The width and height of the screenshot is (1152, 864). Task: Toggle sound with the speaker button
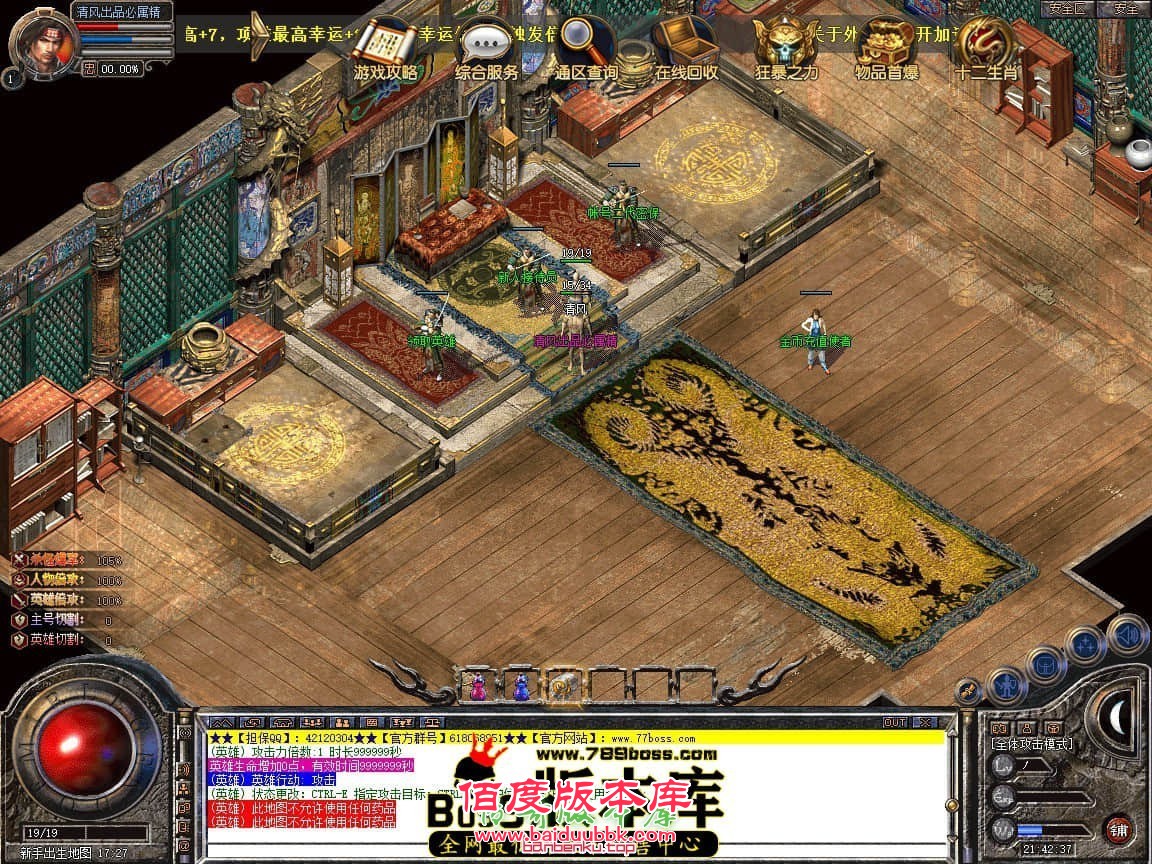[1127, 633]
